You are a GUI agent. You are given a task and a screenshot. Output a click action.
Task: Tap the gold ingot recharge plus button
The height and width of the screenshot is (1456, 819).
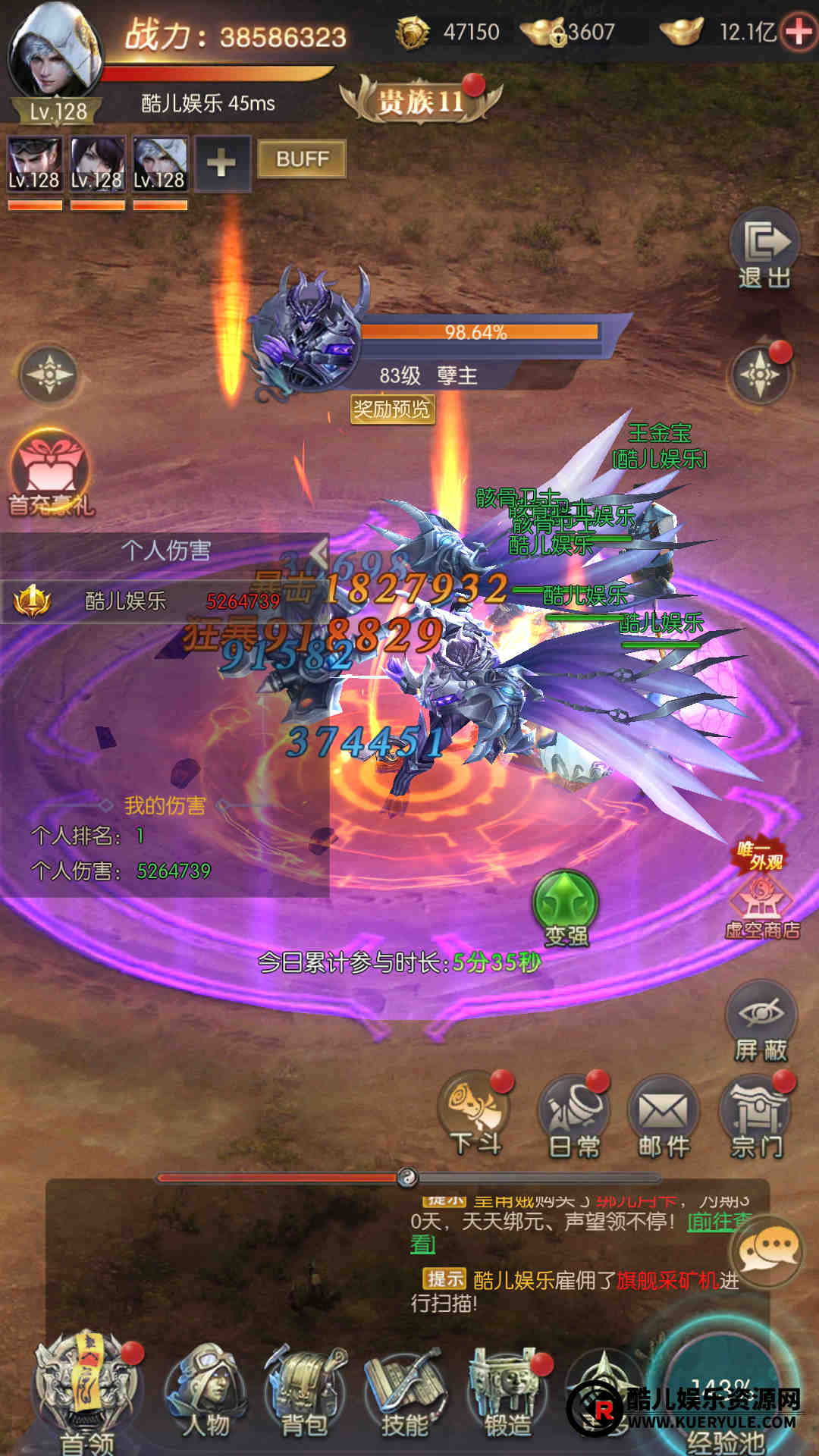click(799, 32)
